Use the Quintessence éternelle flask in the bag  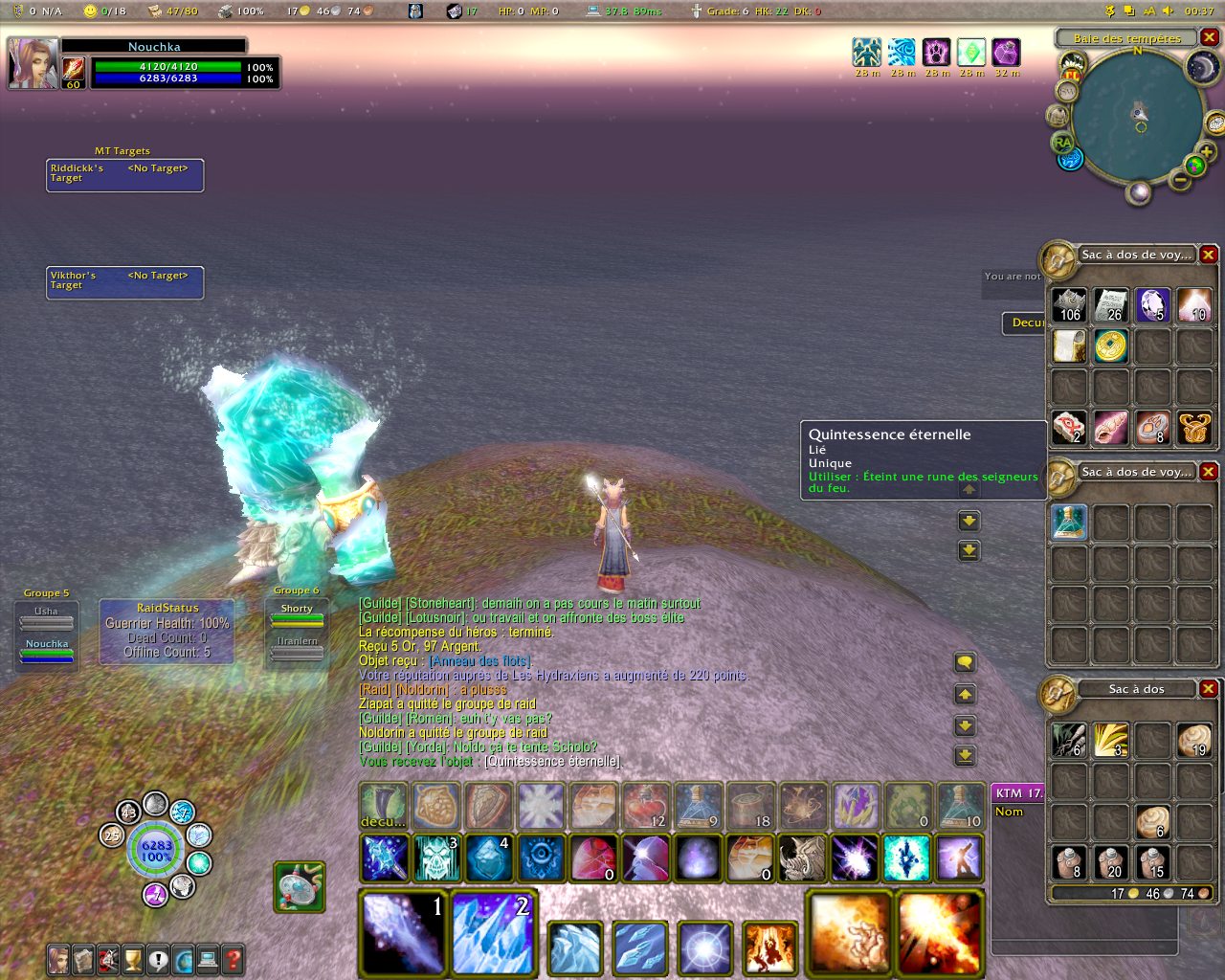(x=1069, y=523)
